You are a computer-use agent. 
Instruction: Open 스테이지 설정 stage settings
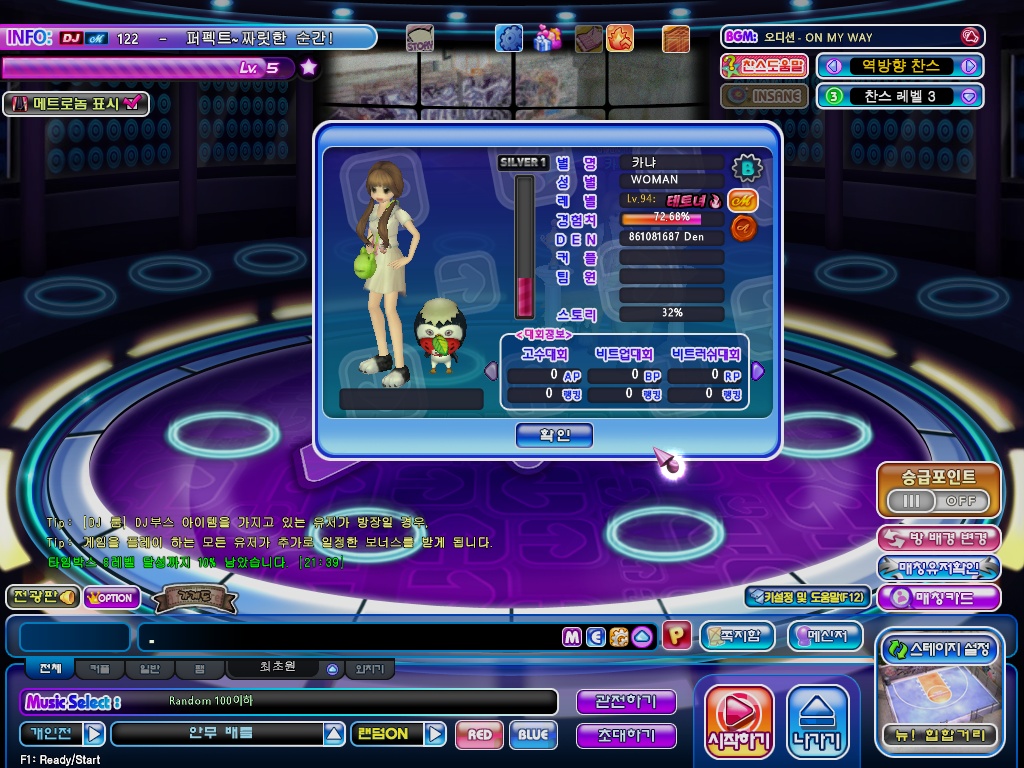click(x=938, y=649)
